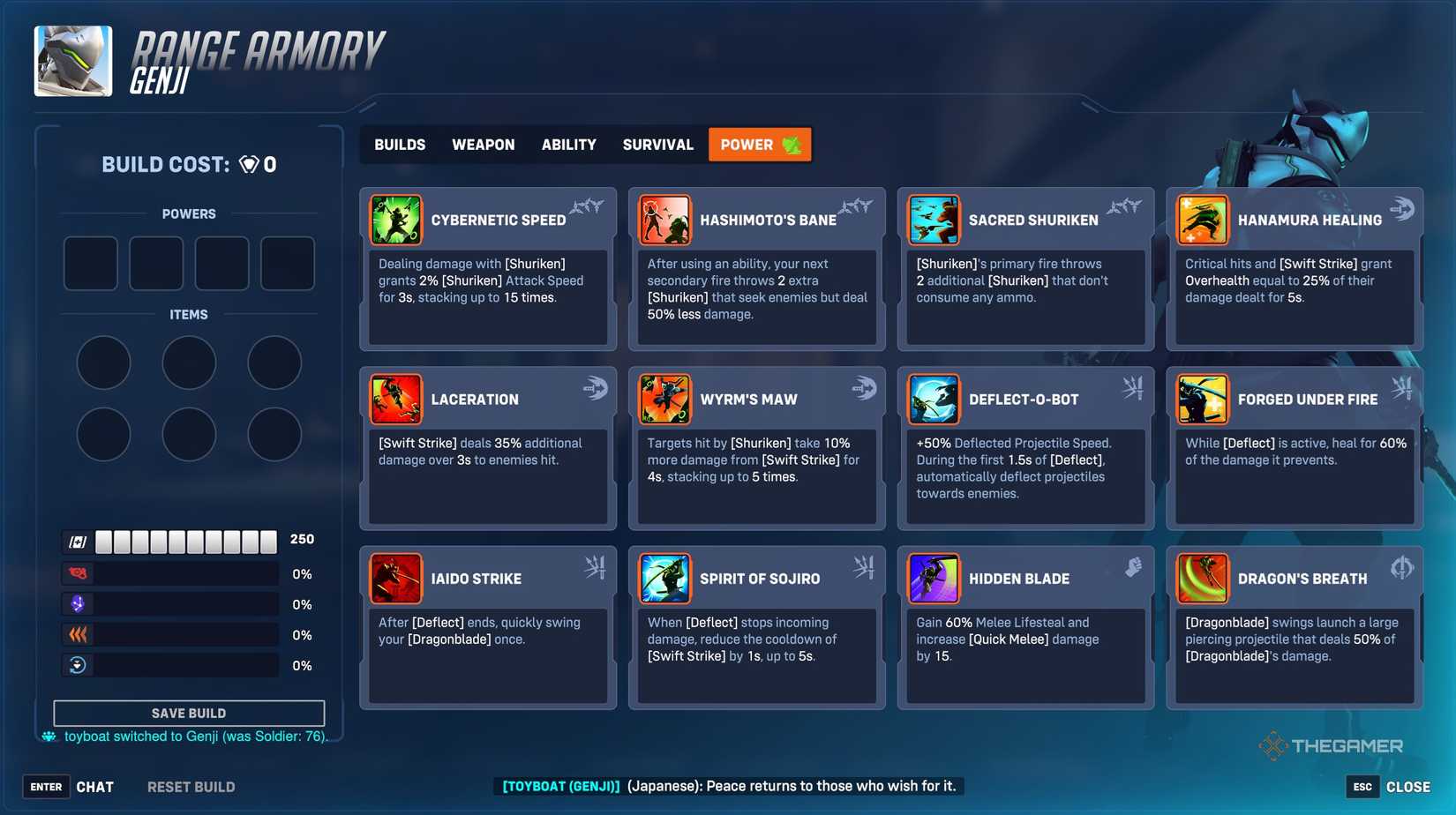
Task: Select an empty Powers slot
Action: pos(89,263)
